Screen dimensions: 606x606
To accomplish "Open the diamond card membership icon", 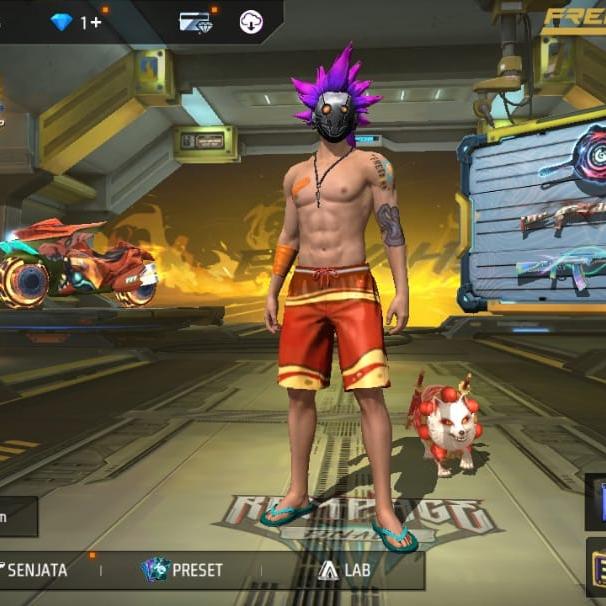I will click(194, 22).
